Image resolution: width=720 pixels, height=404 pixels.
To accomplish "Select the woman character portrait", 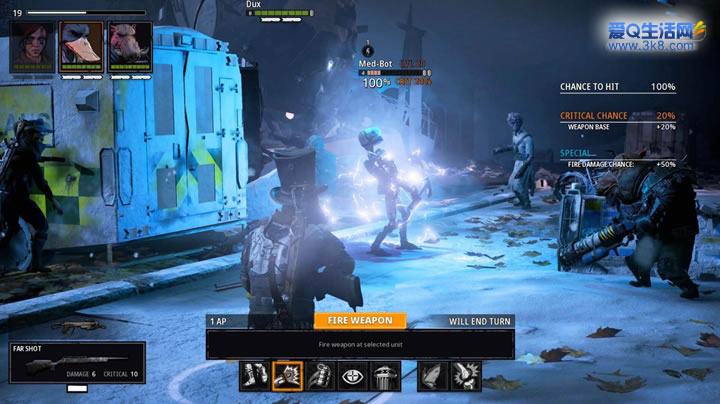I will 33,46.
